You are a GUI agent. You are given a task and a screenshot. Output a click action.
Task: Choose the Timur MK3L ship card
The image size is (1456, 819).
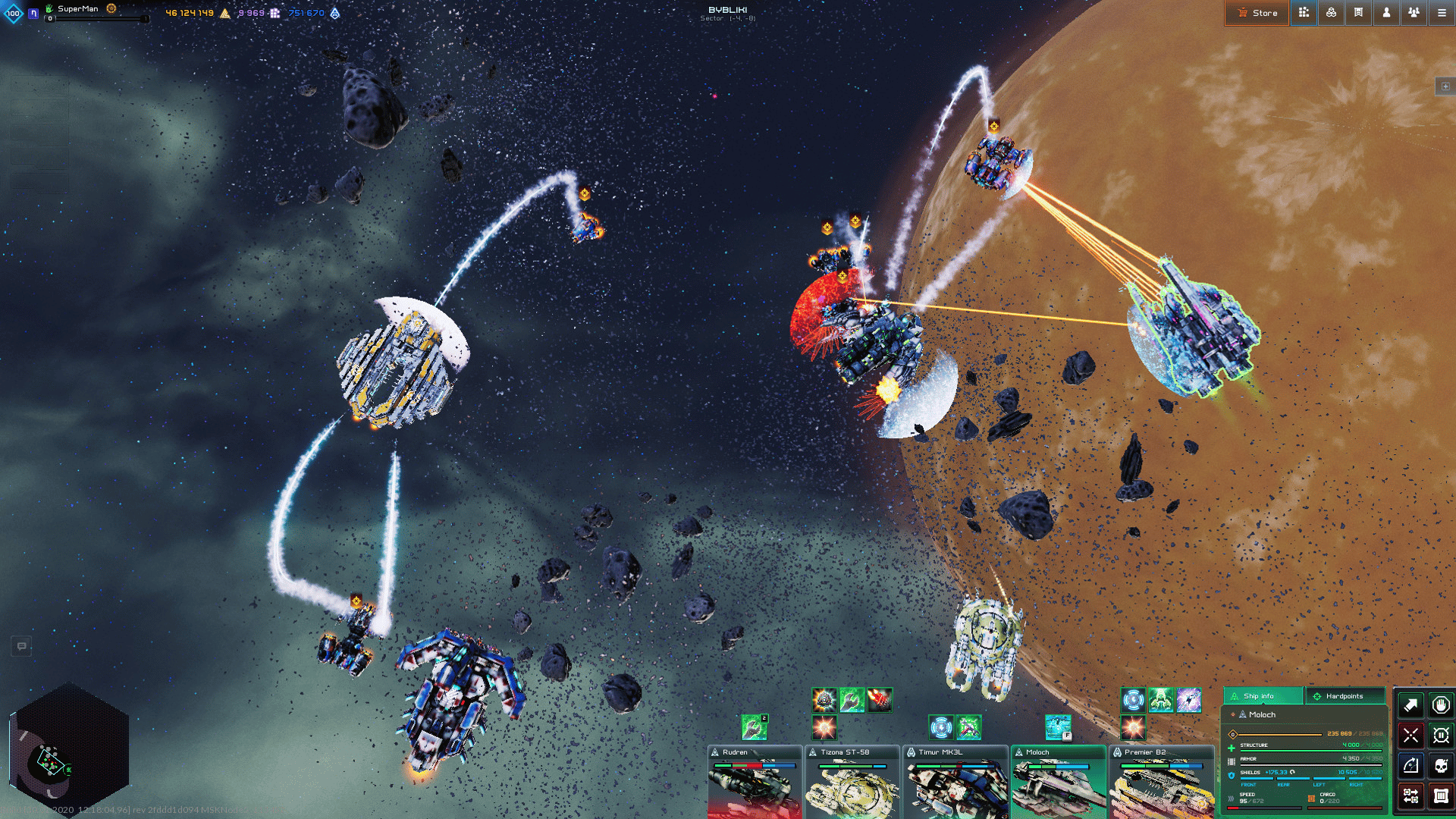click(955, 783)
